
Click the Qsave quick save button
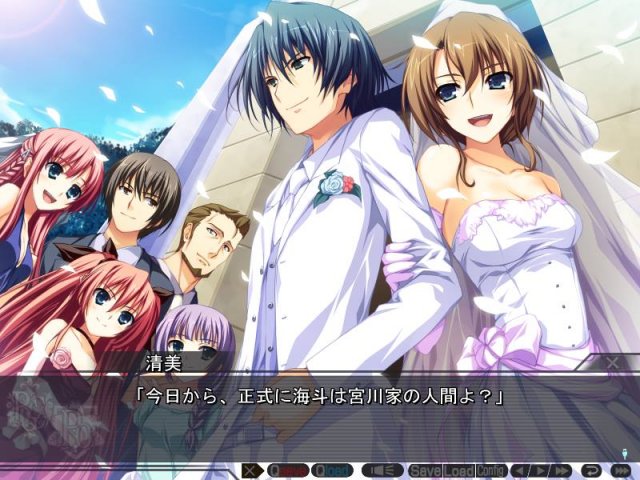pyautogui.click(x=287, y=470)
